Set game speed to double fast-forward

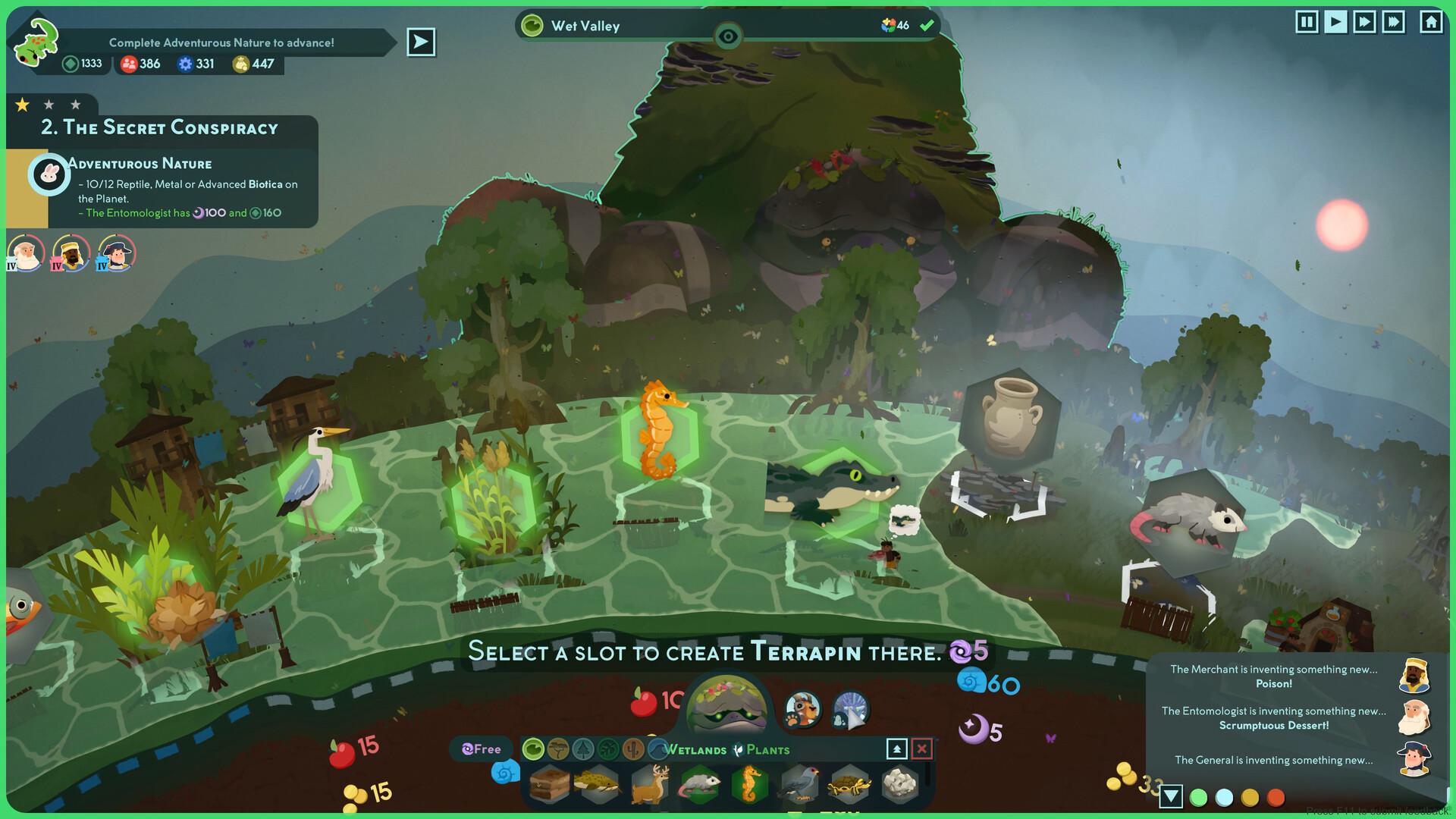tap(1364, 22)
